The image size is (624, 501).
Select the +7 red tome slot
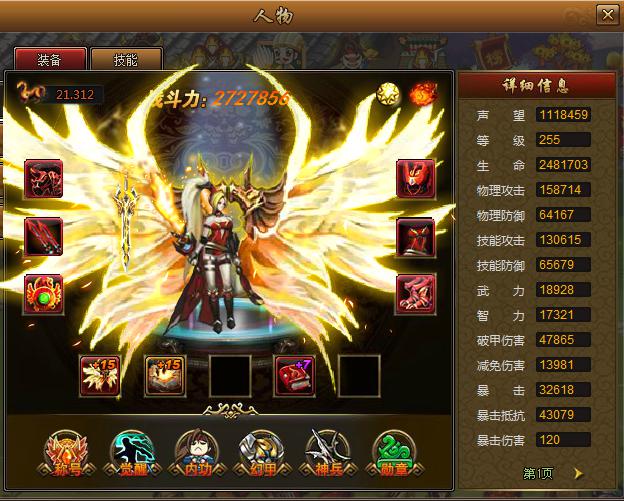[294, 375]
